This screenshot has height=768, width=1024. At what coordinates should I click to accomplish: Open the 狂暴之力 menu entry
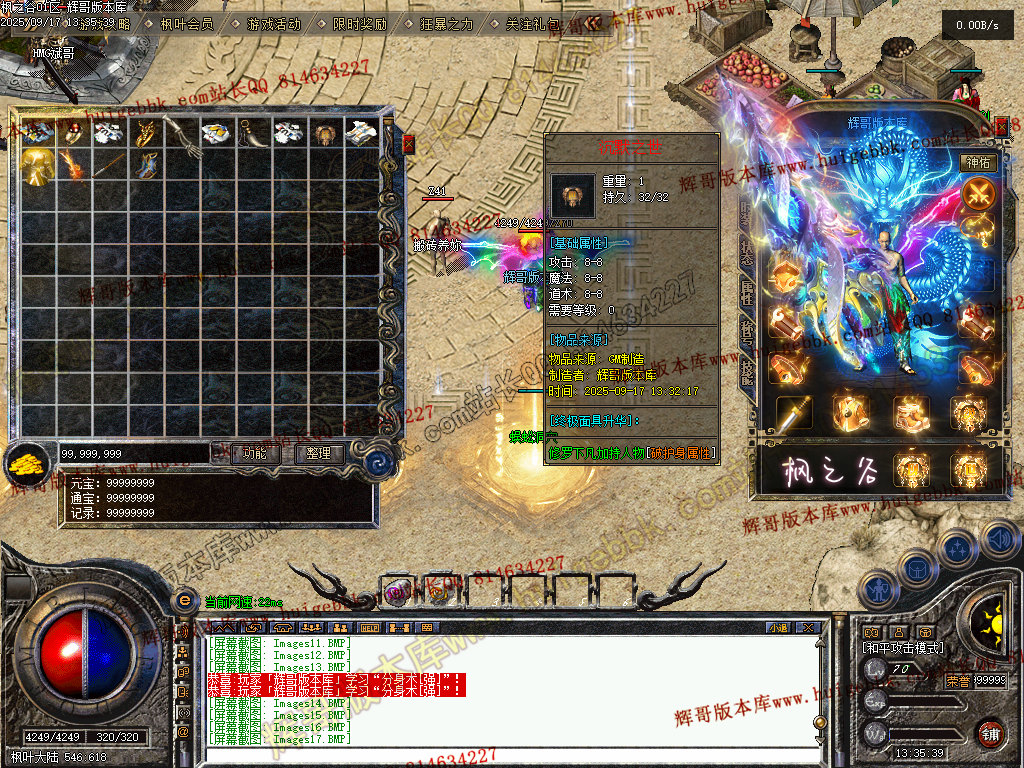click(445, 24)
